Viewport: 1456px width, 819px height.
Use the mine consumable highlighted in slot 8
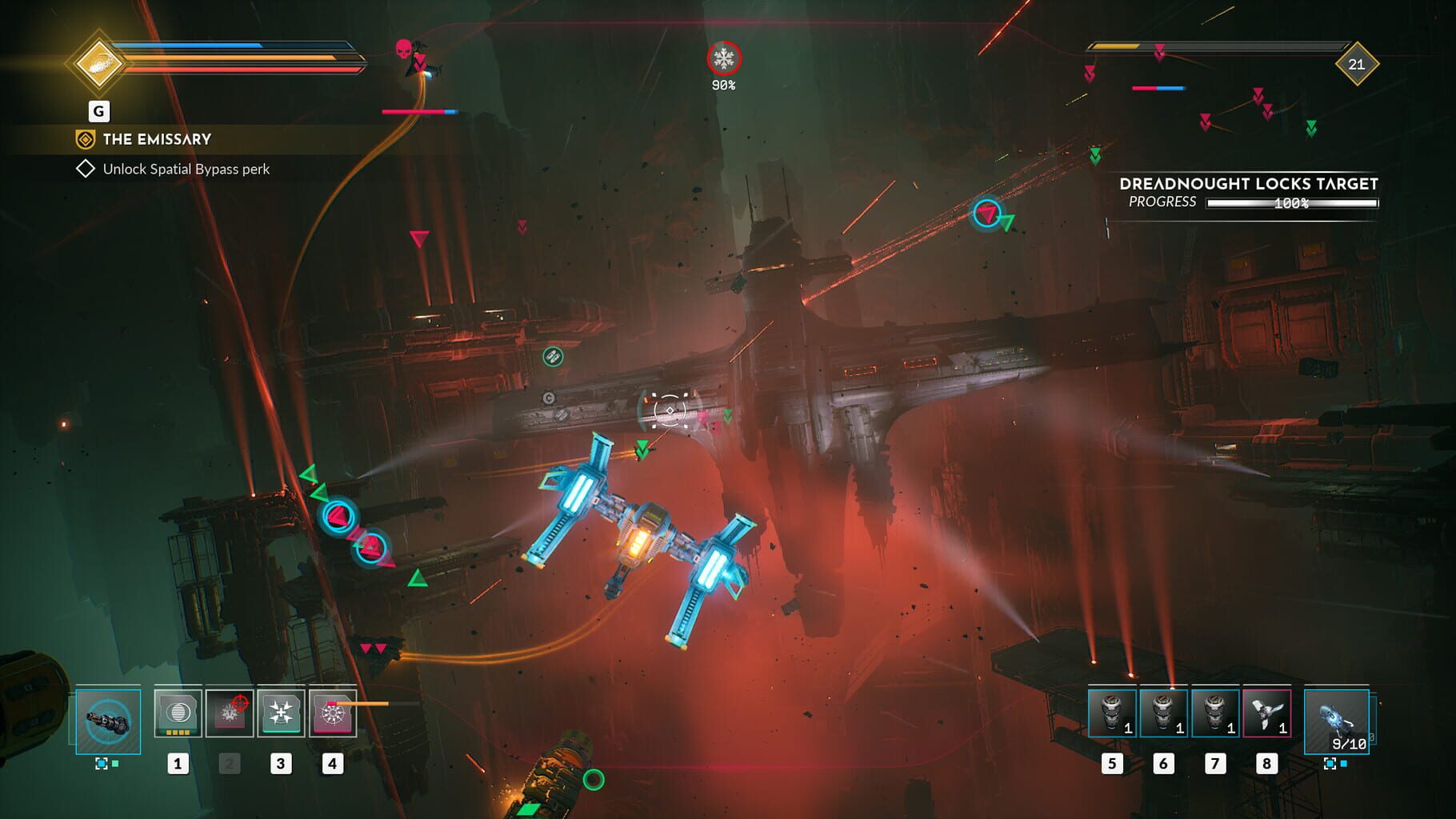pos(1266,714)
